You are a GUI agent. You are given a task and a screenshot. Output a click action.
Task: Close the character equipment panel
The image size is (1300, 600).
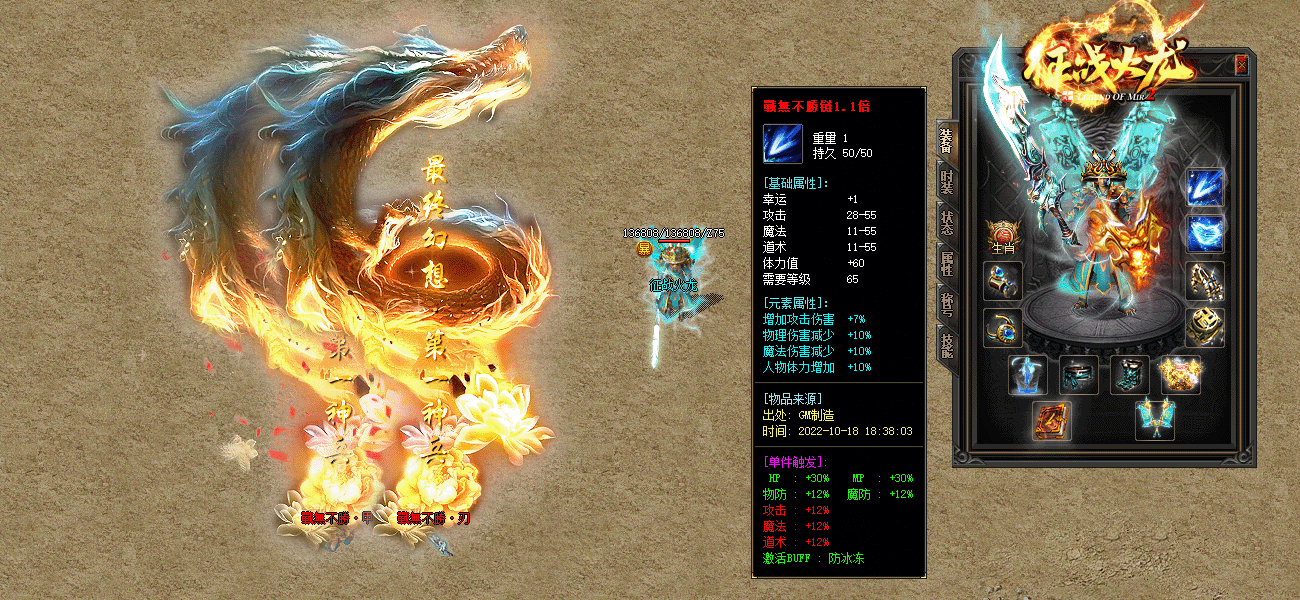coord(1241,65)
